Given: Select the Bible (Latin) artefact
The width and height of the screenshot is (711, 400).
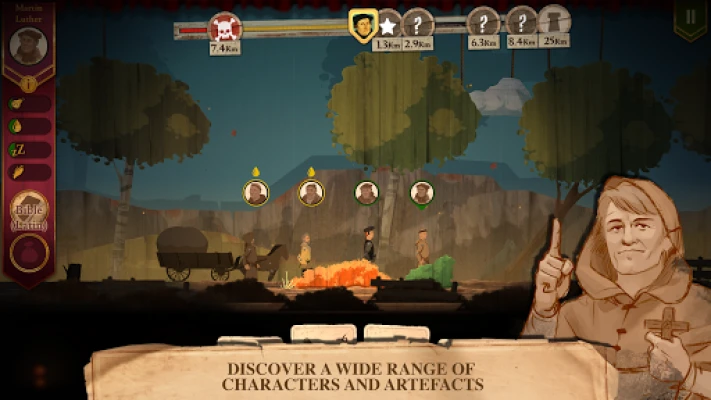Looking at the screenshot, I should point(28,209).
